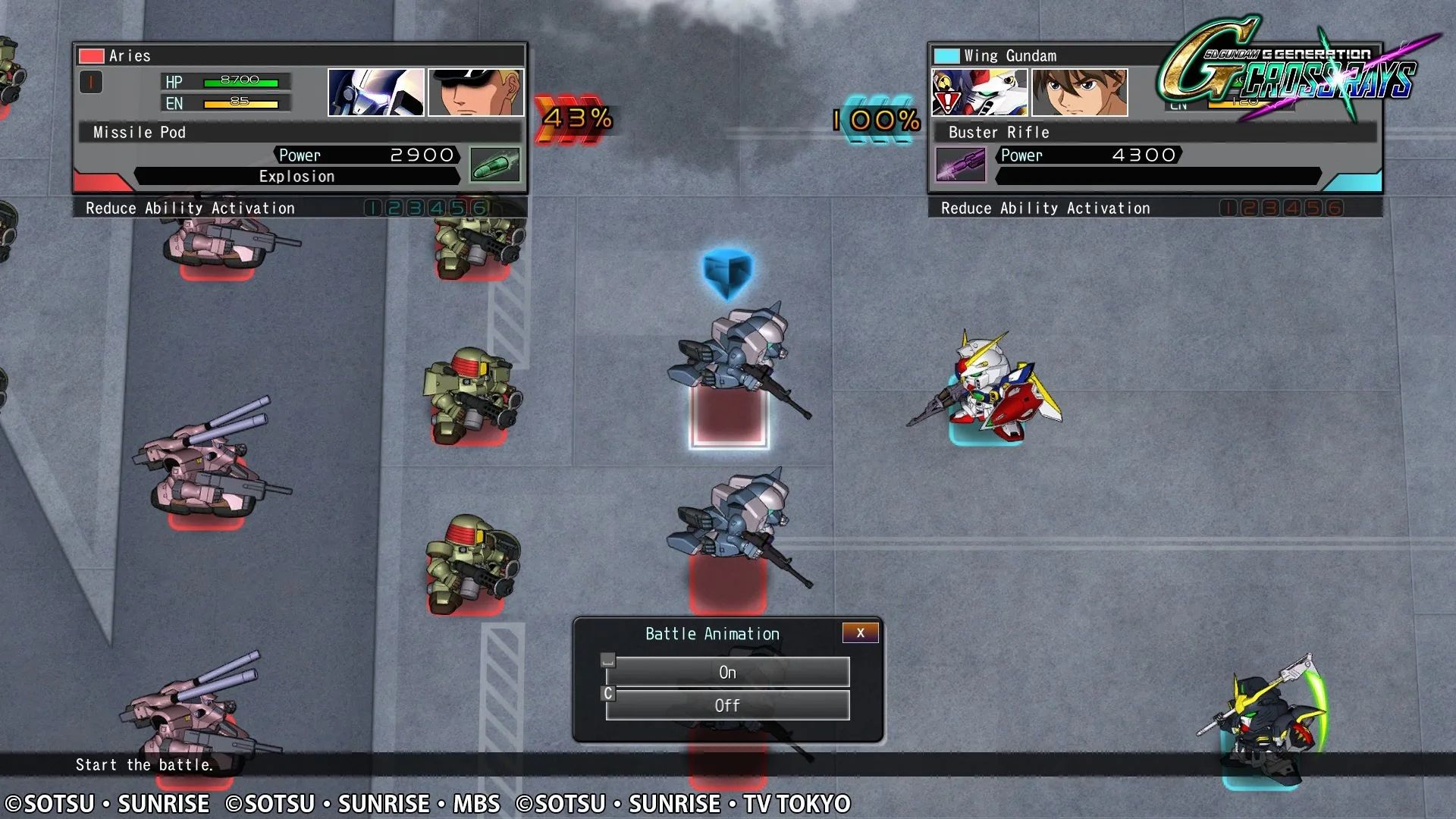This screenshot has height=819, width=1456.
Task: Select the cyan faction square beside Wing Gundam
Action: (946, 55)
